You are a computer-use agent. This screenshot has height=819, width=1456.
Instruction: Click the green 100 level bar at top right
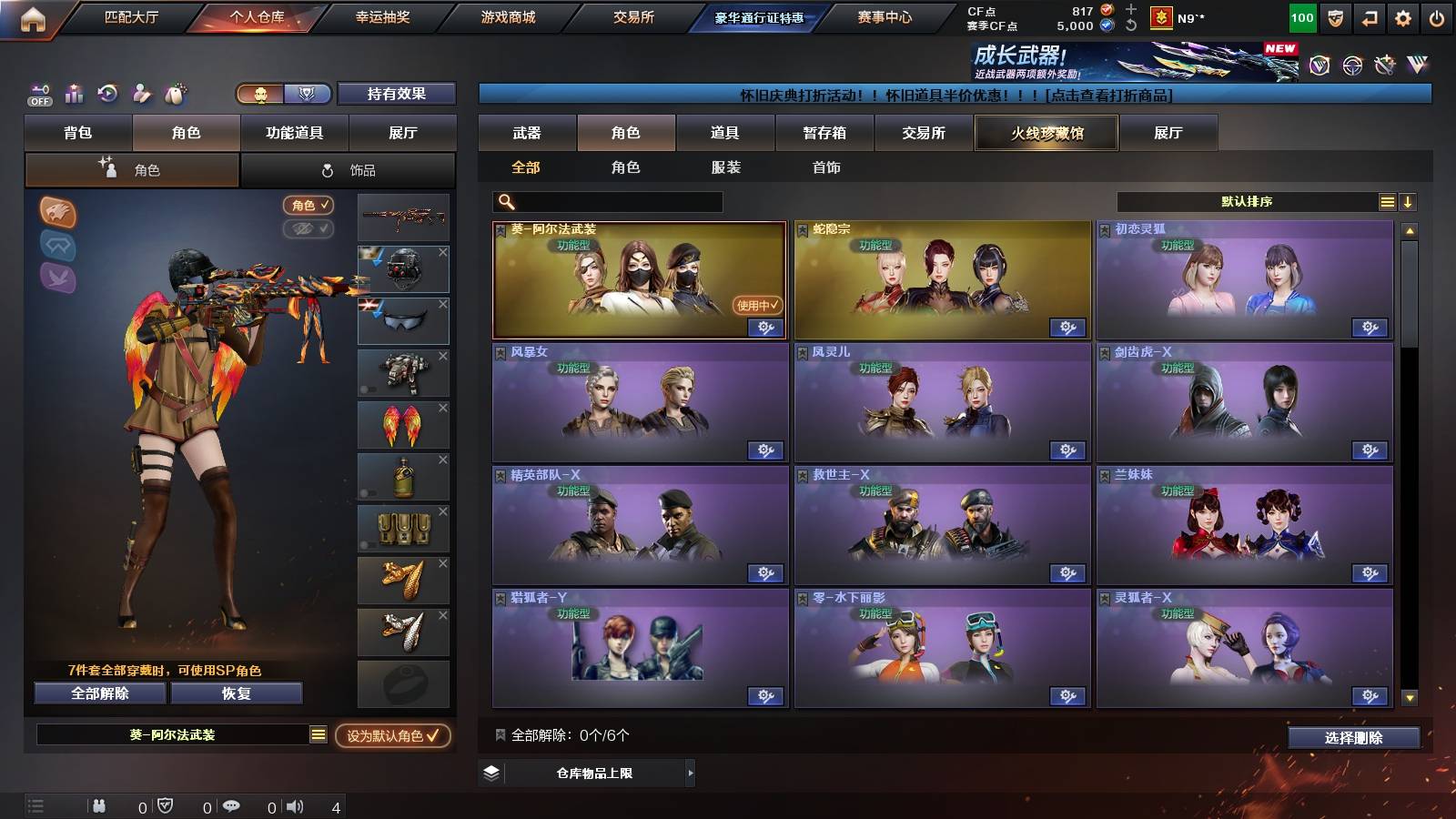coord(1301,17)
